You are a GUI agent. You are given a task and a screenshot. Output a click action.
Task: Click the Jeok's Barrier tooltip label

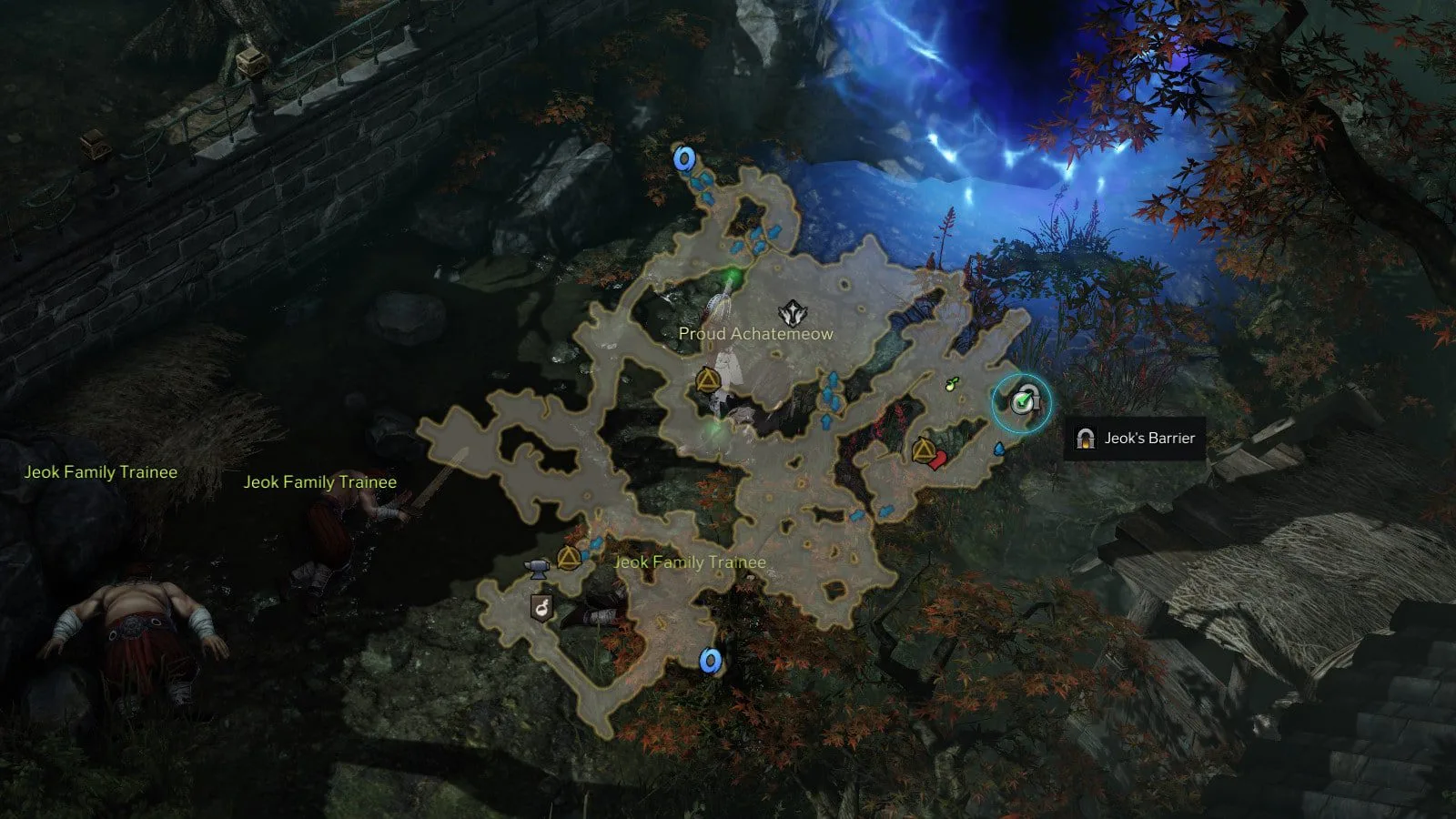click(1136, 439)
